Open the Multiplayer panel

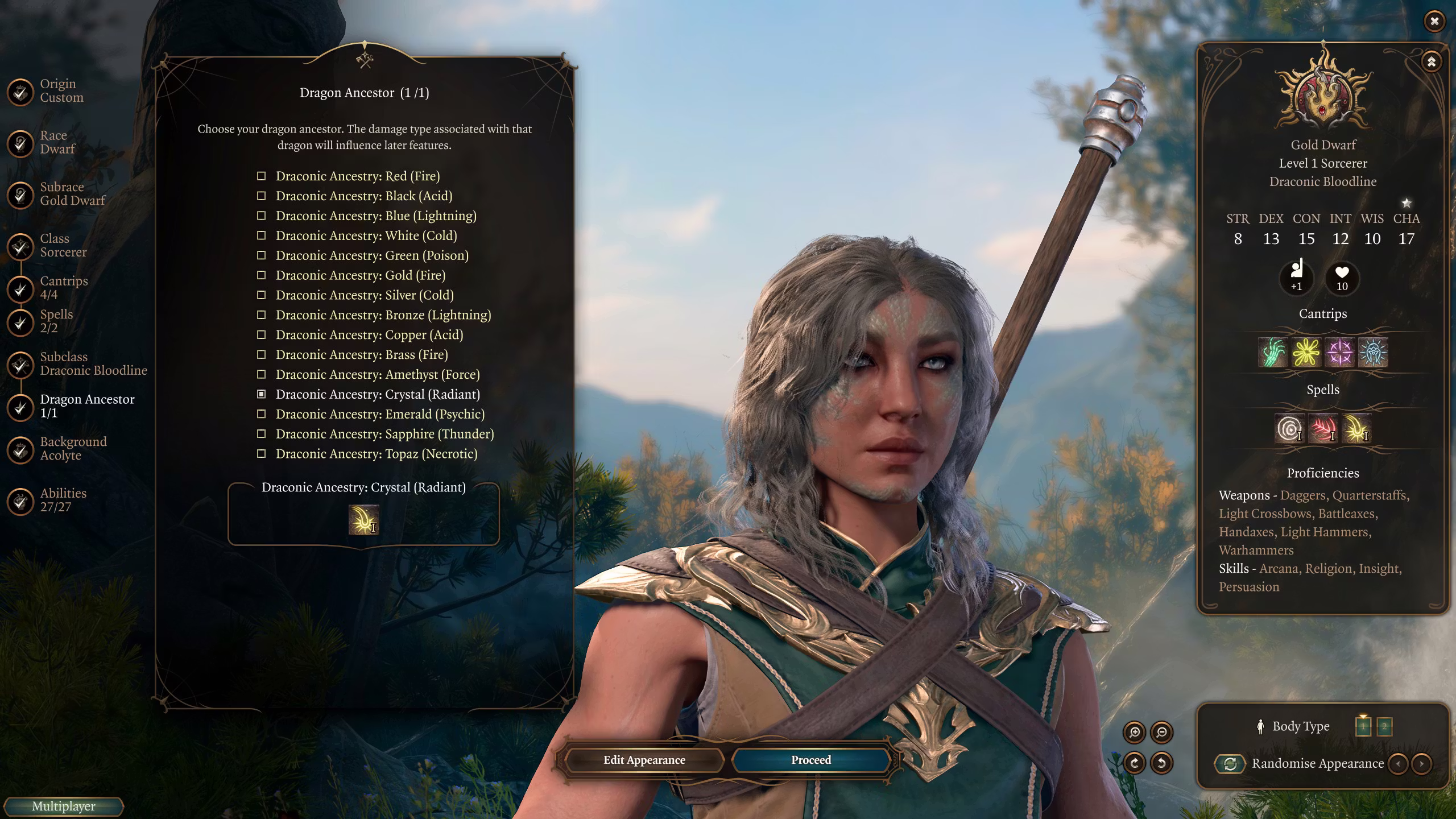click(x=63, y=806)
